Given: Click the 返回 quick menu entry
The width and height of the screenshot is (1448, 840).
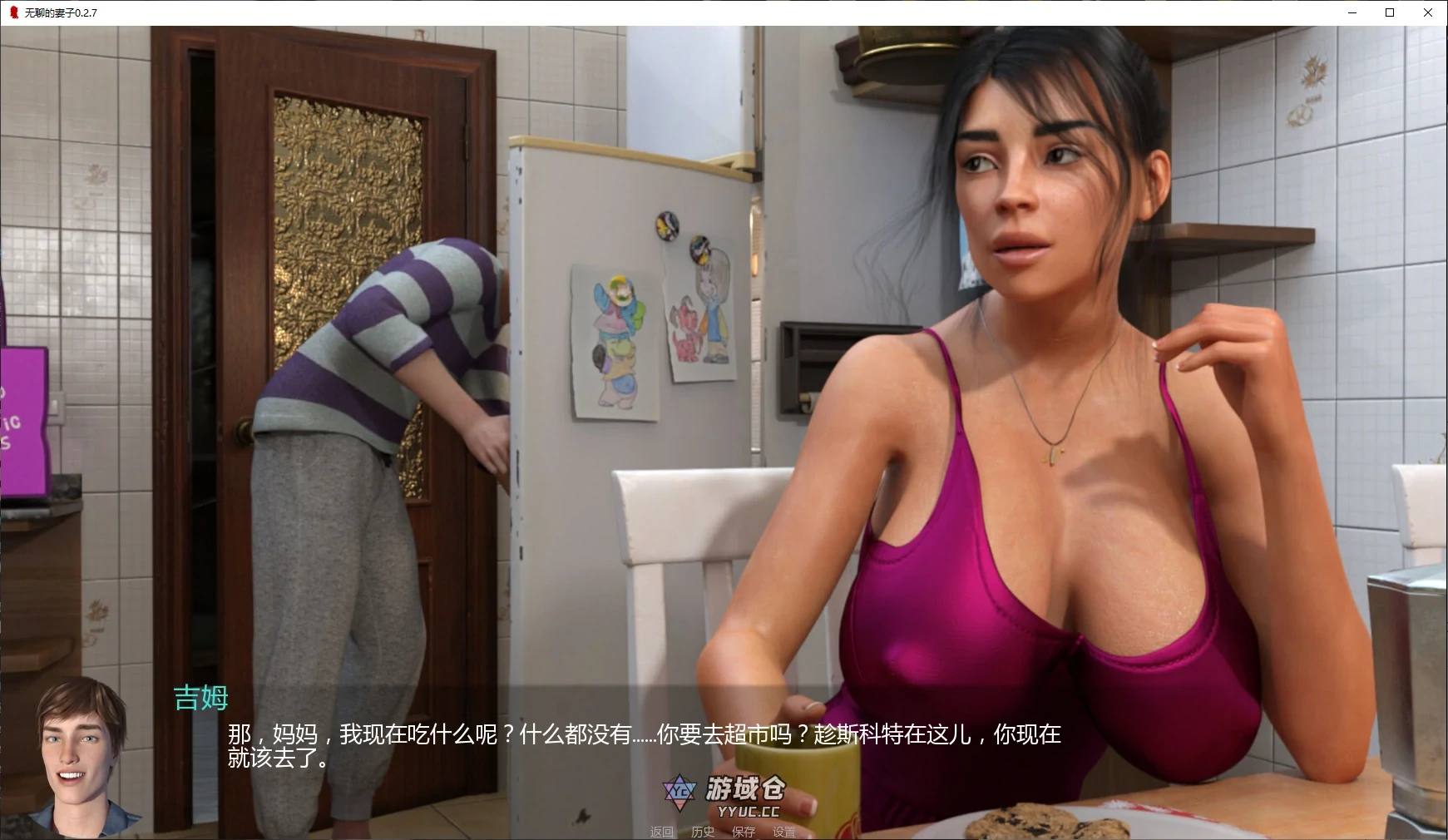Looking at the screenshot, I should [660, 833].
